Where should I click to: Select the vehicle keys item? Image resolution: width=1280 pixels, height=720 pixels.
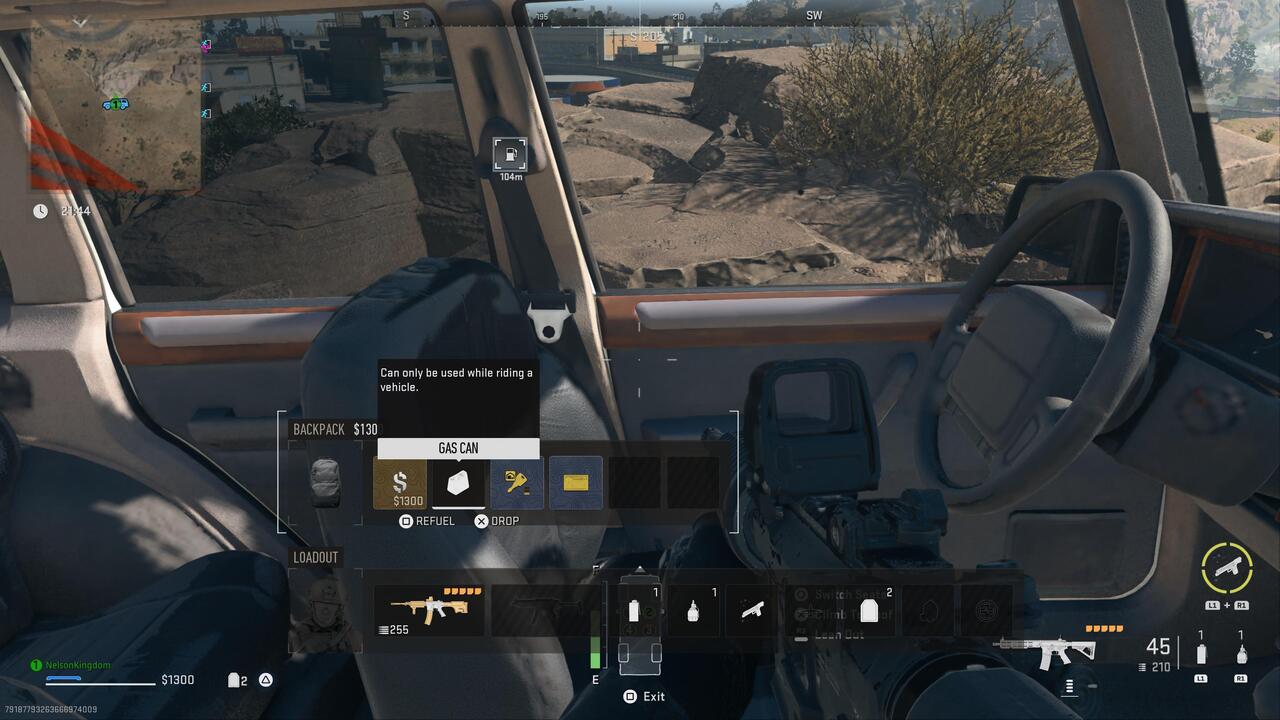516,483
